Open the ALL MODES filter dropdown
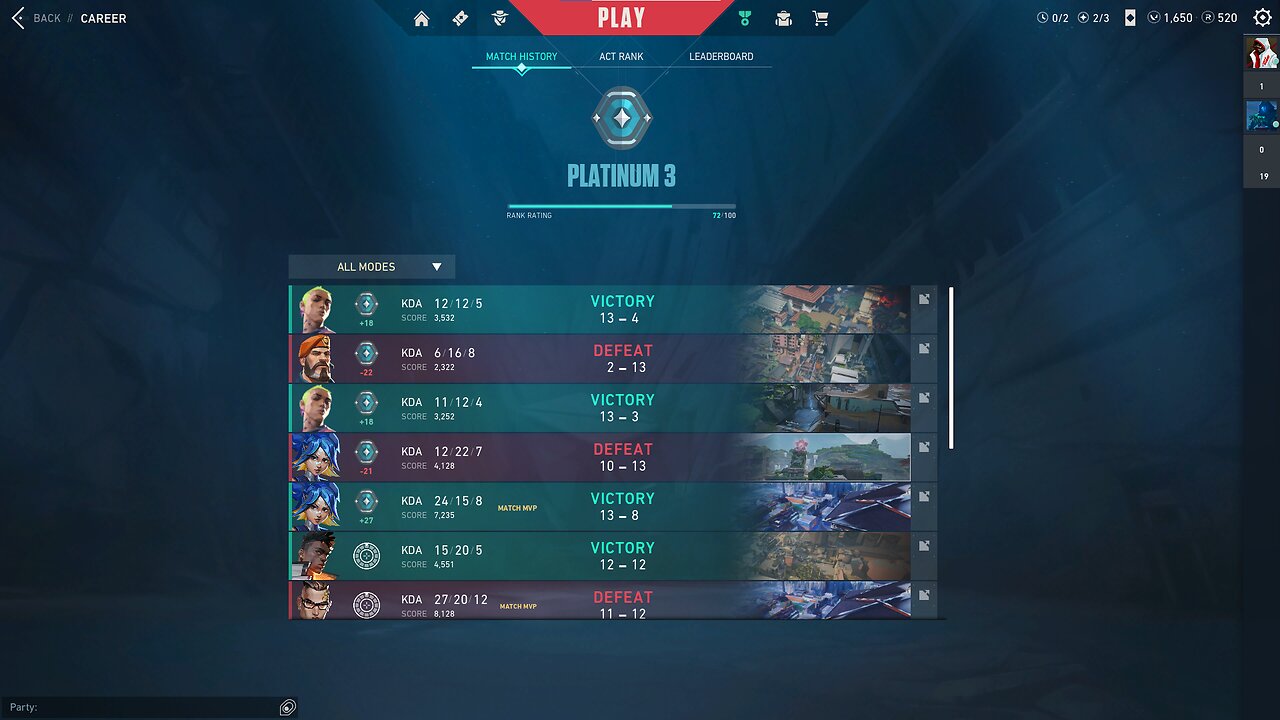The width and height of the screenshot is (1280, 720). pyautogui.click(x=371, y=266)
